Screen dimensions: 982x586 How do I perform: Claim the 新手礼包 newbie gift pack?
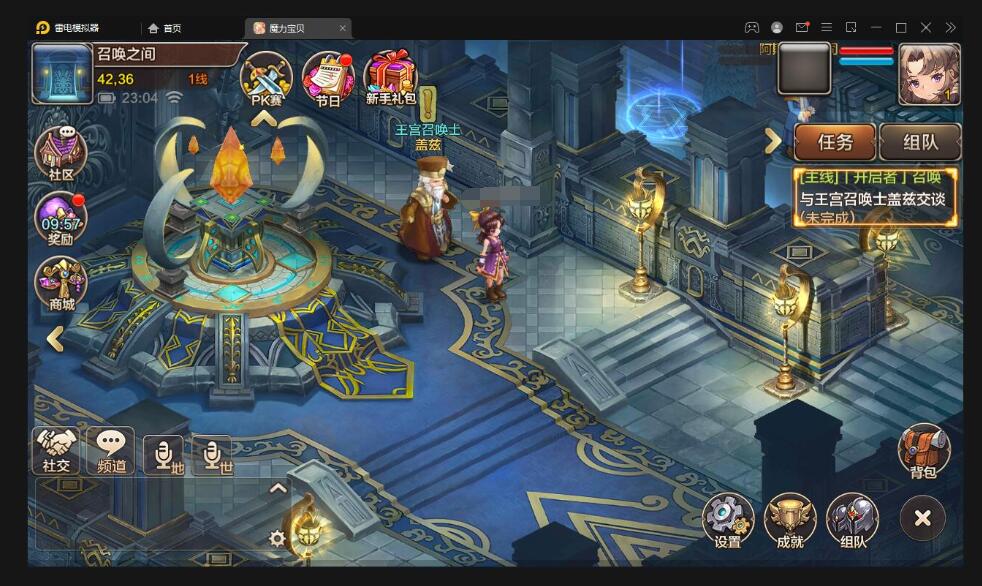[390, 77]
